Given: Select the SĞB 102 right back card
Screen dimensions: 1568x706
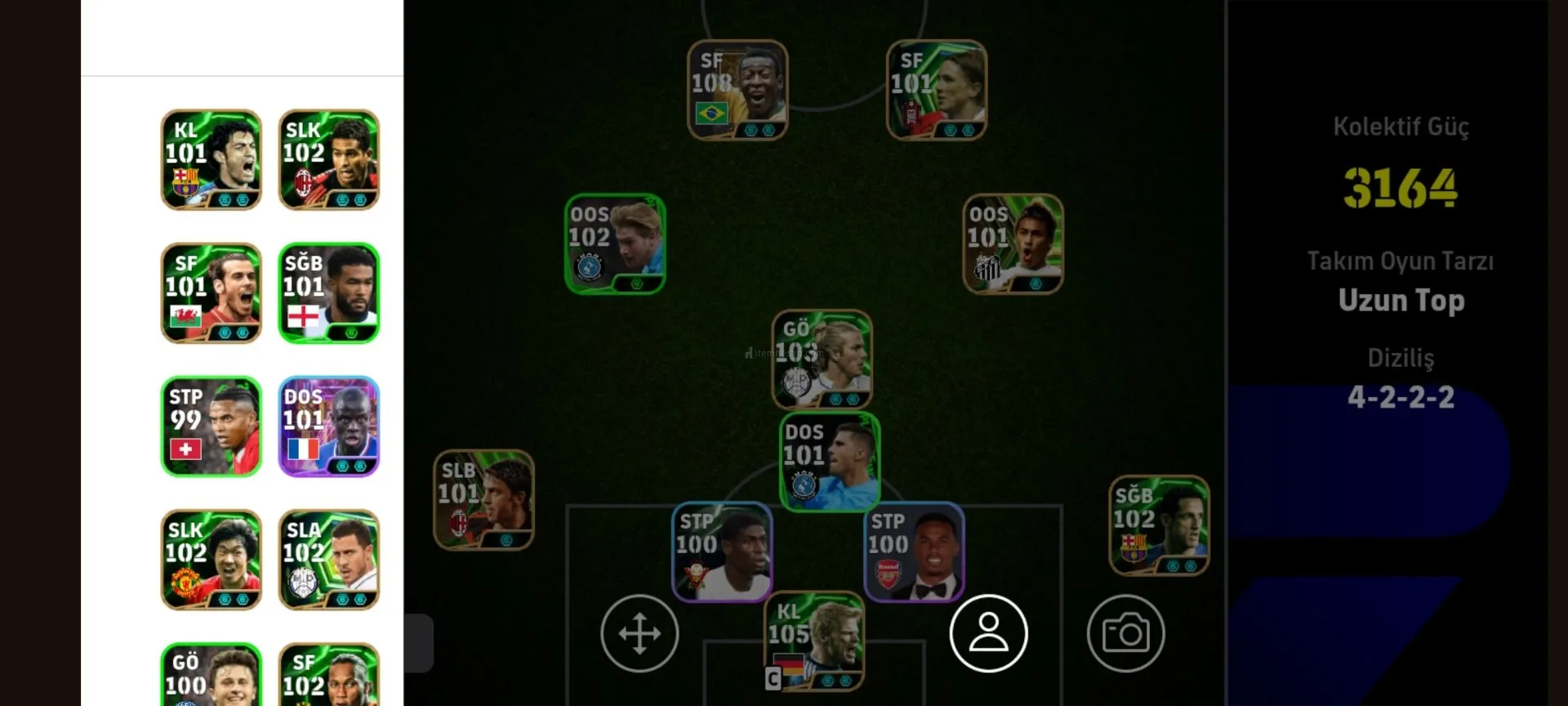Looking at the screenshot, I should coord(1158,525).
